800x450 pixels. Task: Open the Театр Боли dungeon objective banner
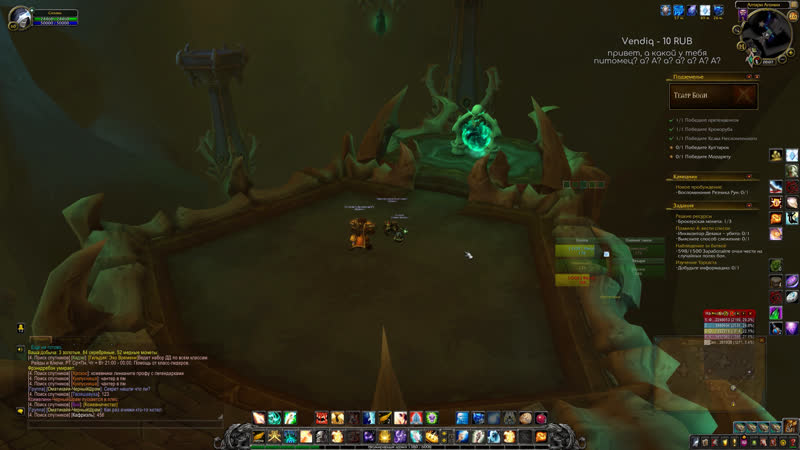713,96
